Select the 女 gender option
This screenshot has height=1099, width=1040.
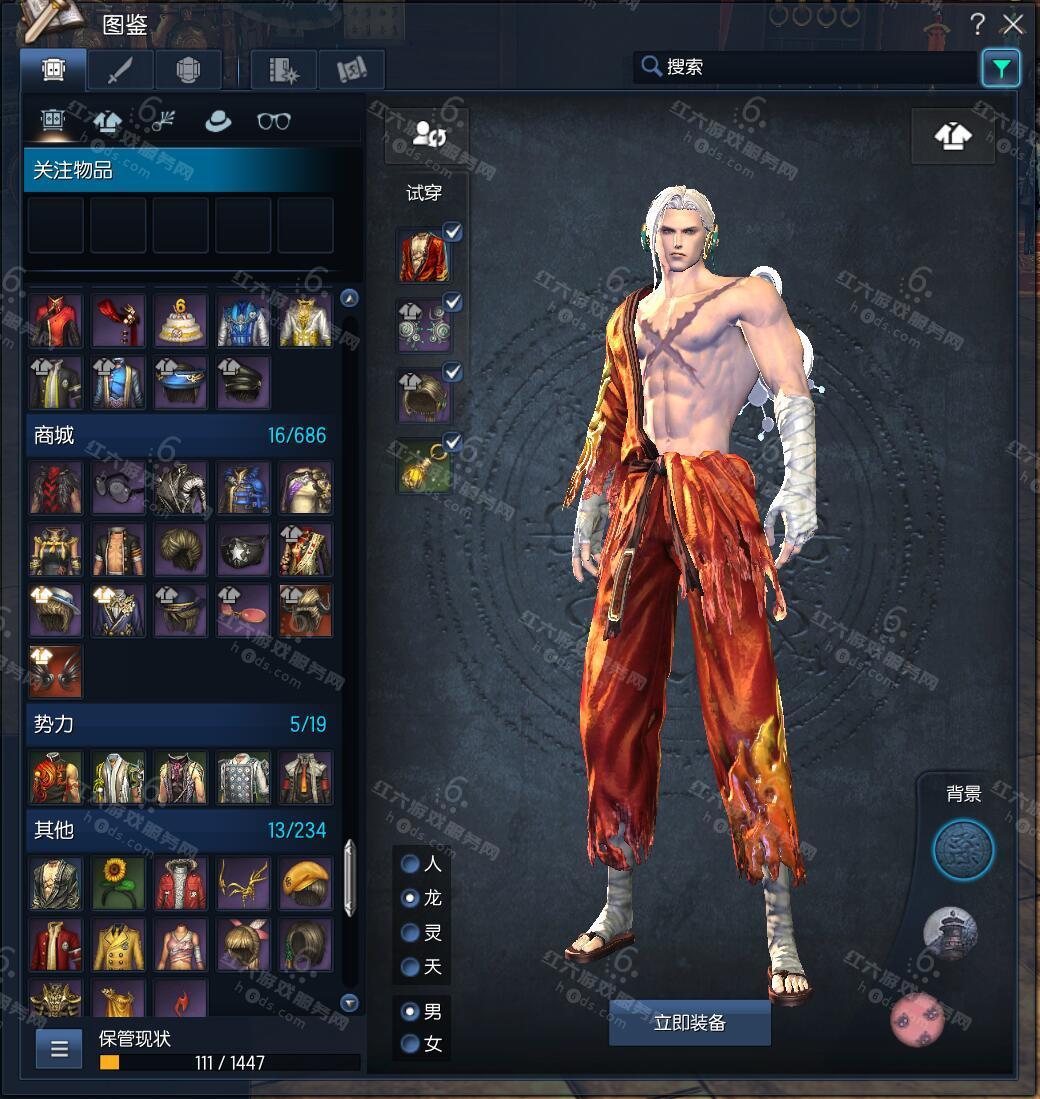tap(410, 1044)
